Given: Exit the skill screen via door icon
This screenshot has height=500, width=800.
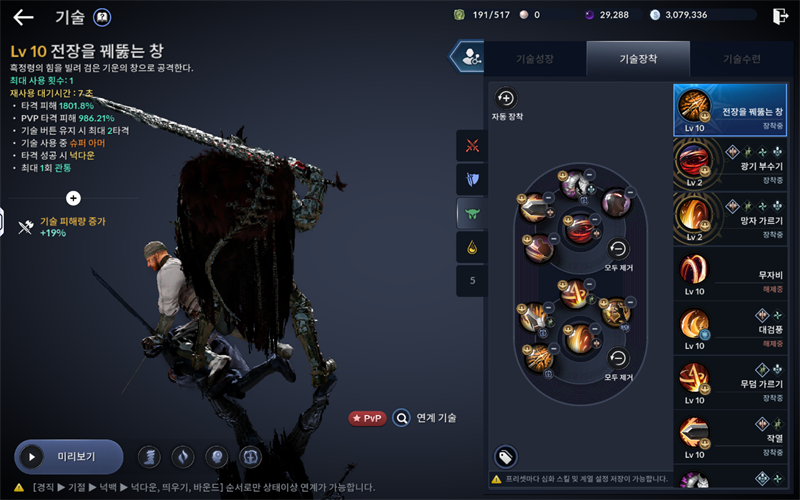Looking at the screenshot, I should tap(780, 16).
